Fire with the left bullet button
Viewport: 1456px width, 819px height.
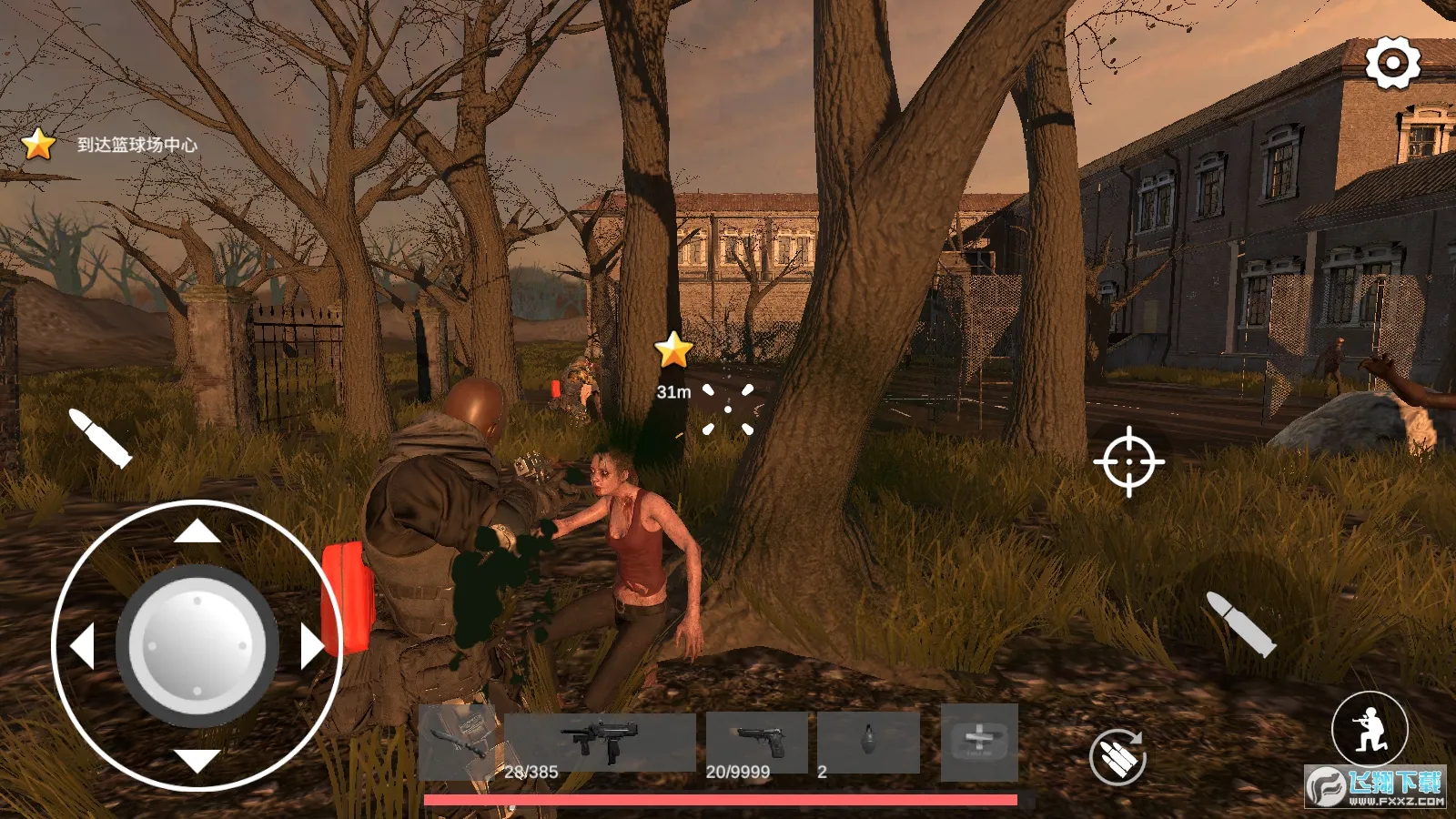click(101, 438)
